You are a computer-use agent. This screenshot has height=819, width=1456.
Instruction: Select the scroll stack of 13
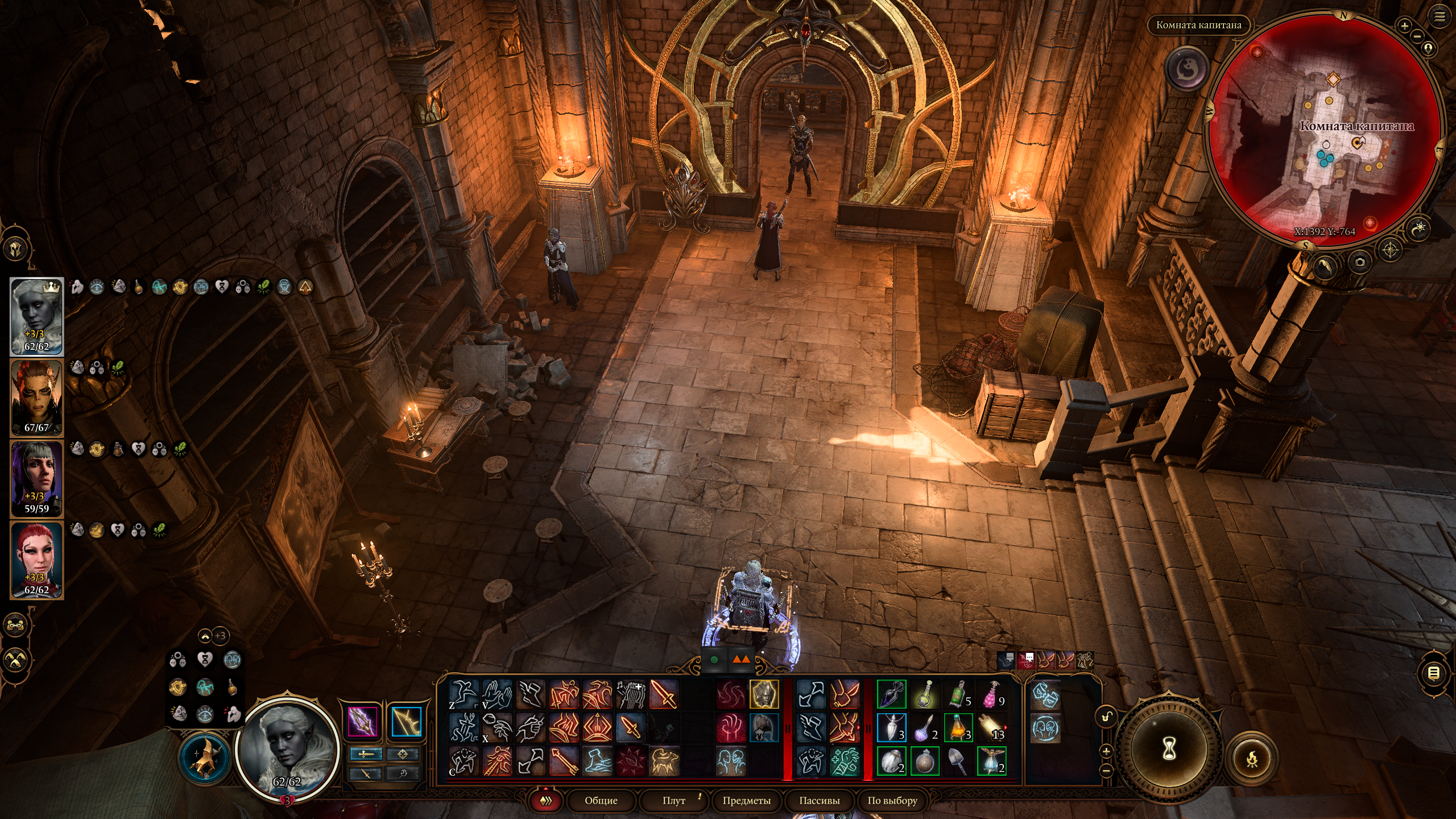tap(991, 728)
